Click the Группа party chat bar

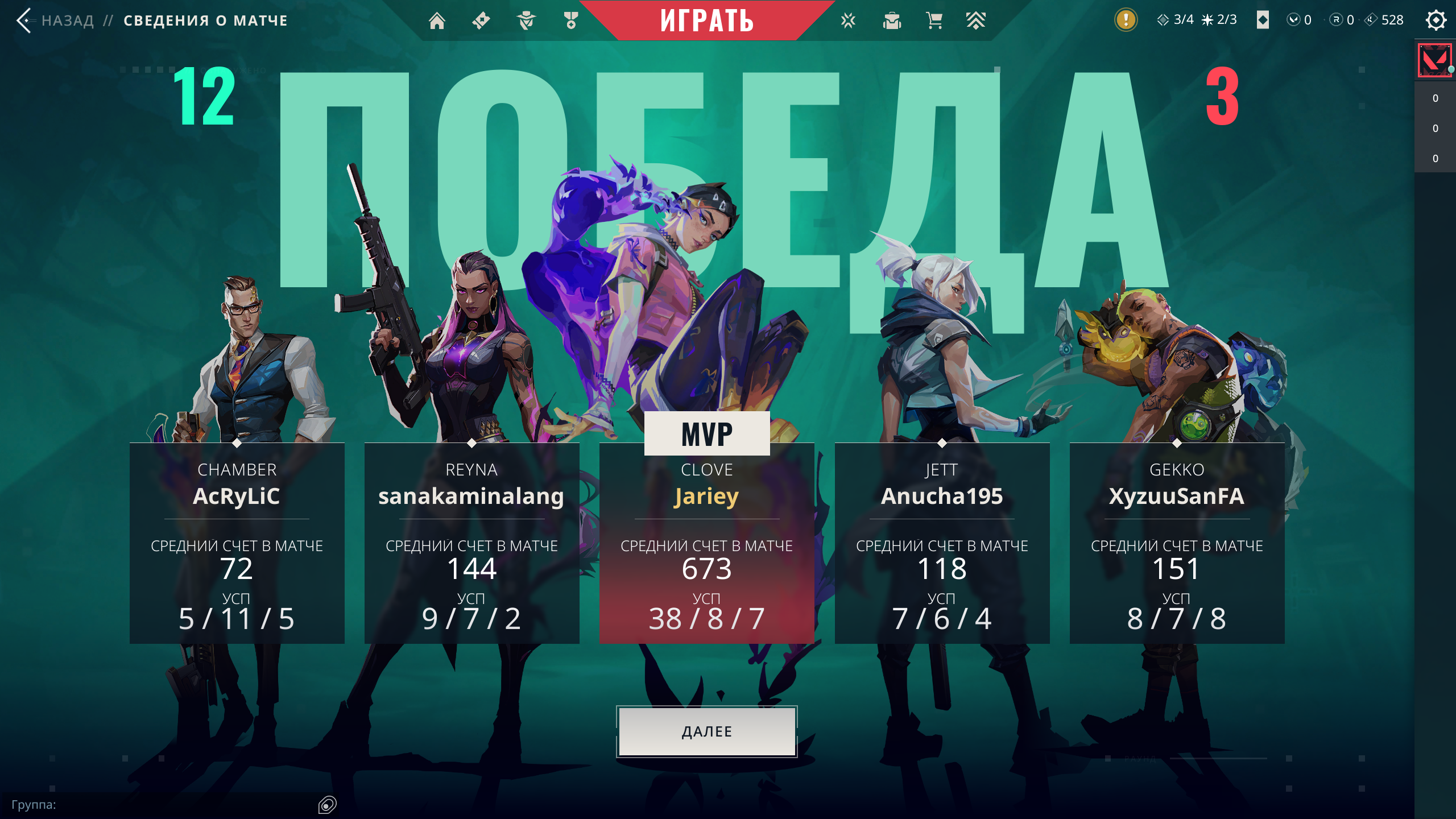coord(159,804)
